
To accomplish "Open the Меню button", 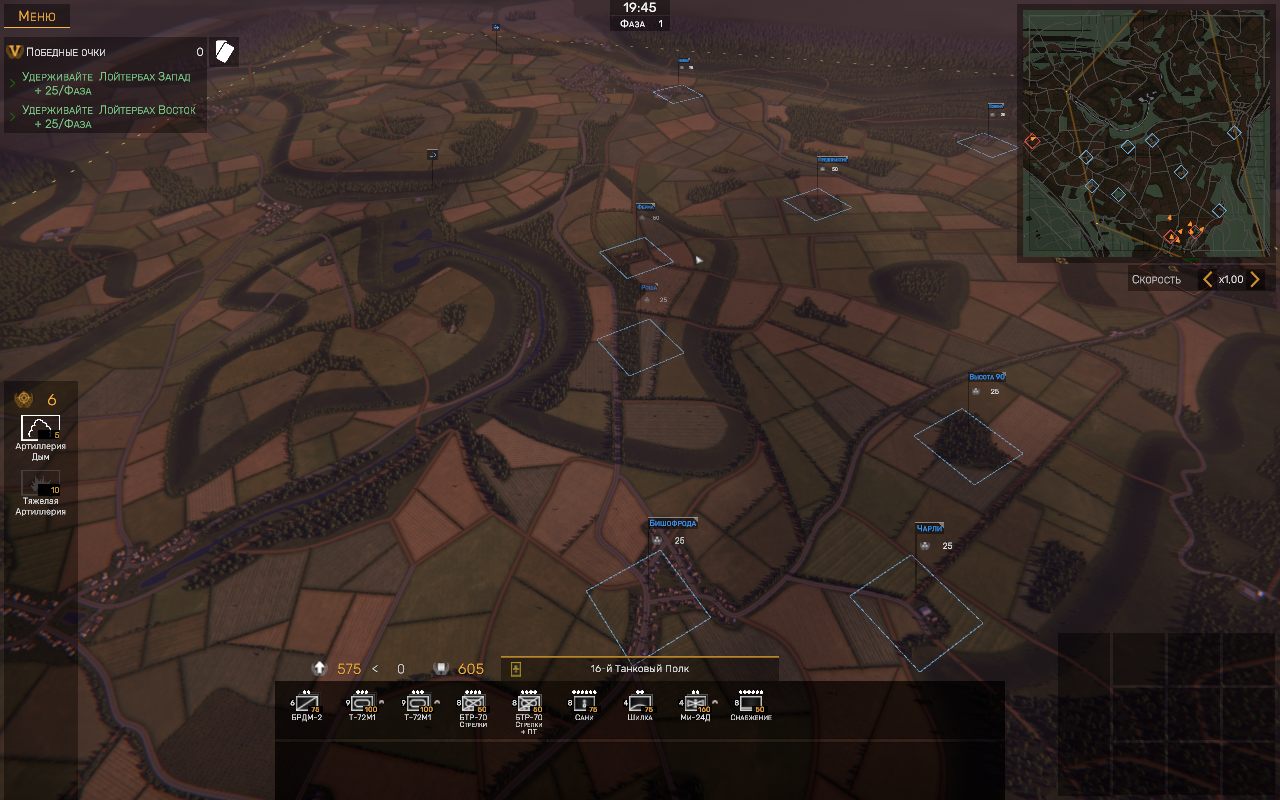I will click(37, 16).
